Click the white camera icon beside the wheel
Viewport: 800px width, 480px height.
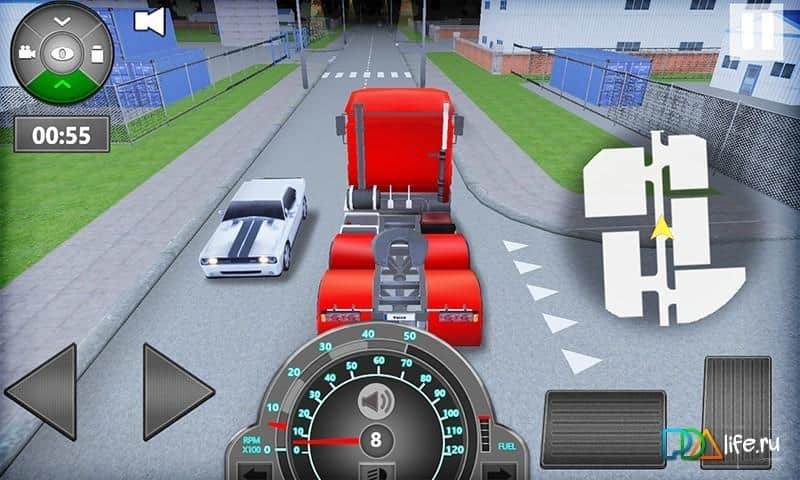(149, 21)
